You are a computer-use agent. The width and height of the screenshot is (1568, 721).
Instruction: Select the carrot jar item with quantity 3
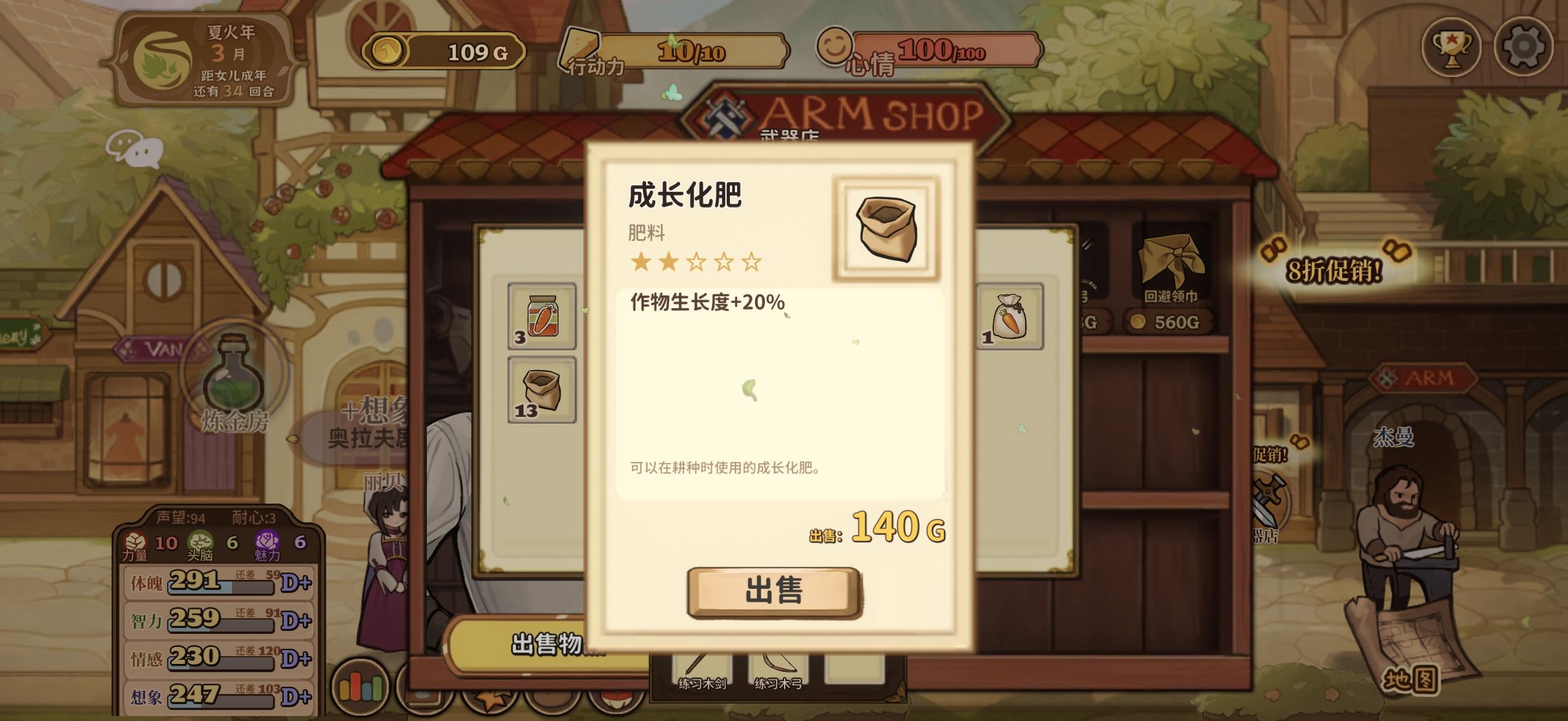[542, 317]
